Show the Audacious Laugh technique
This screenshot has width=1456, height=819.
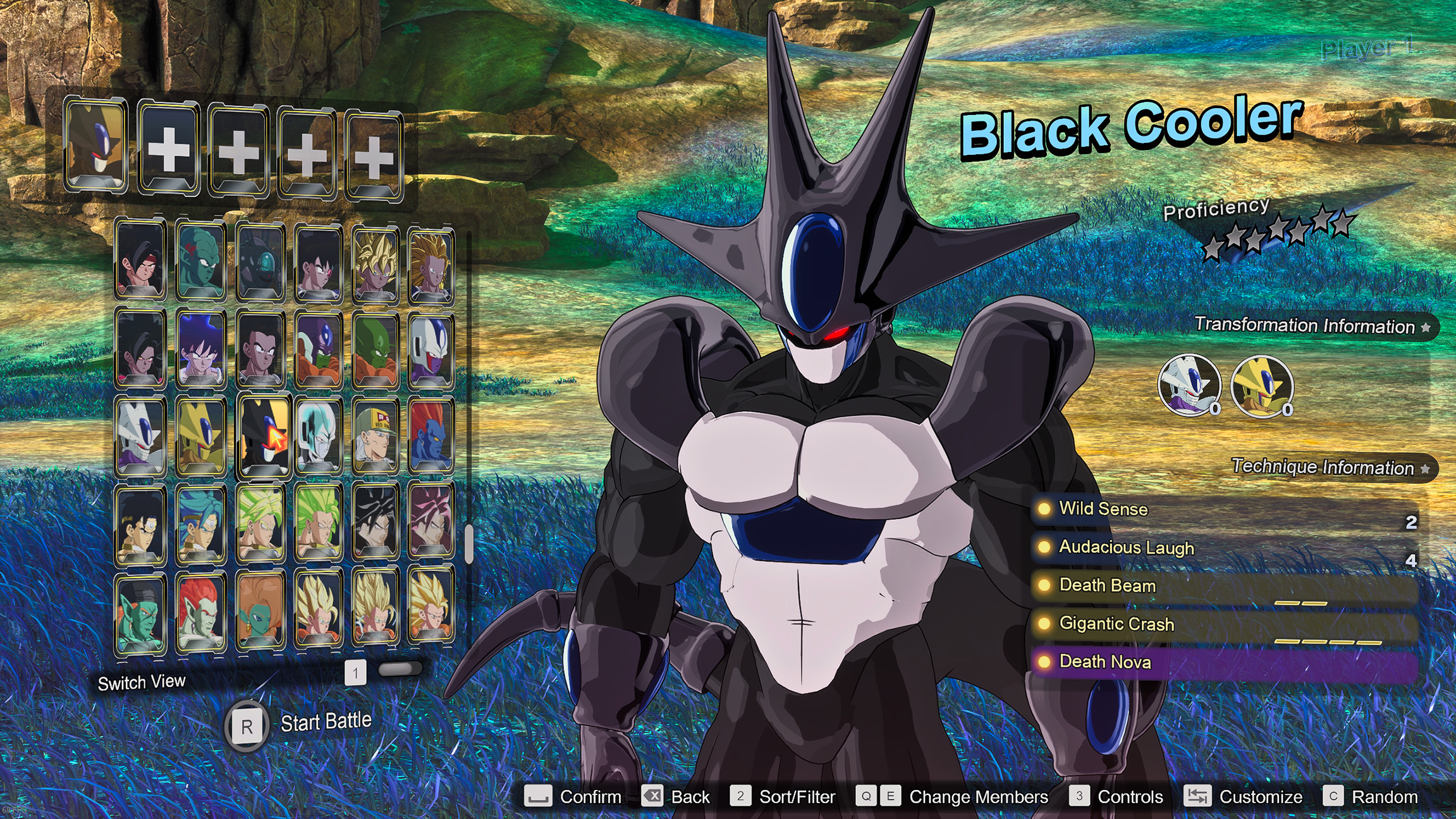coord(1126,547)
